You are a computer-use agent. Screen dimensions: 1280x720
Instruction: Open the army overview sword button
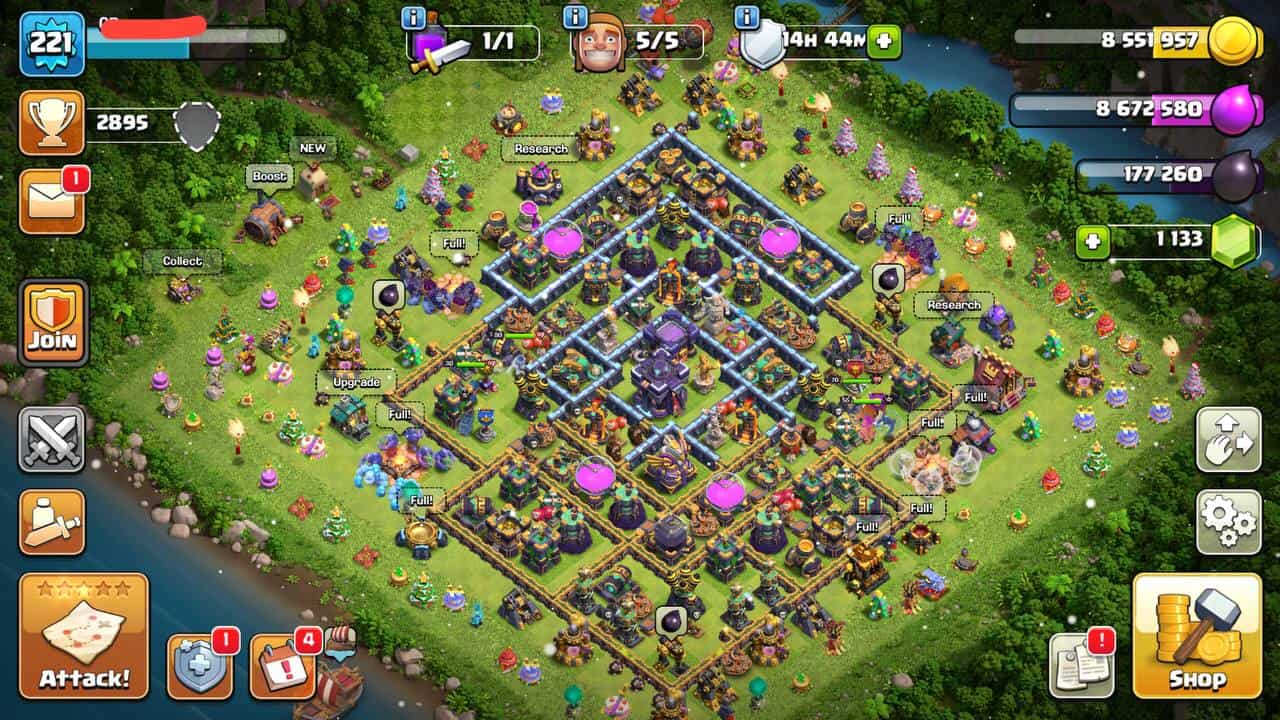tap(52, 521)
